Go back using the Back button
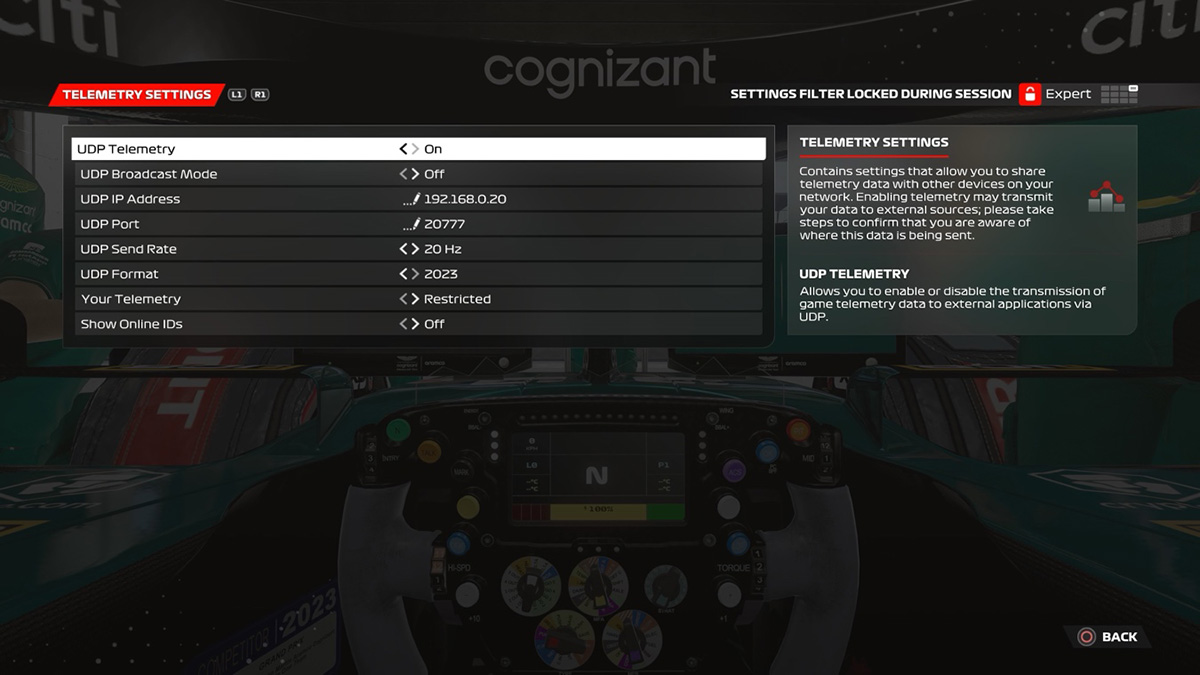Viewport: 1200px width, 675px height. 1108,637
